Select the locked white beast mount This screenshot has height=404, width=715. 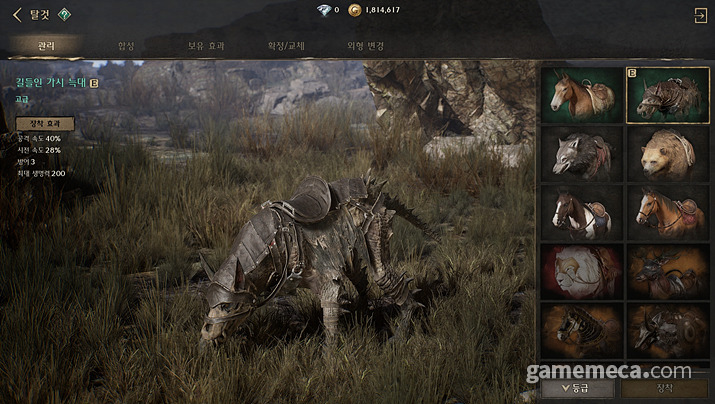tap(581, 270)
